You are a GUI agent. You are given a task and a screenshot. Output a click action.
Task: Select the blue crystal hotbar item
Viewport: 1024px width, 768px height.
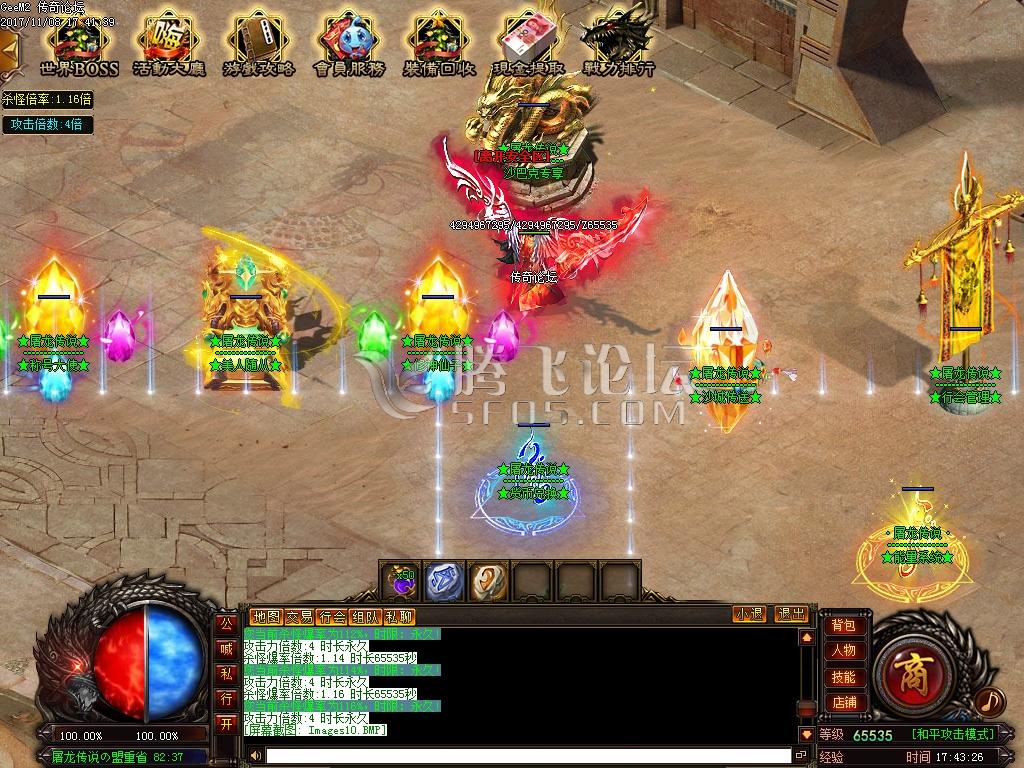(445, 581)
